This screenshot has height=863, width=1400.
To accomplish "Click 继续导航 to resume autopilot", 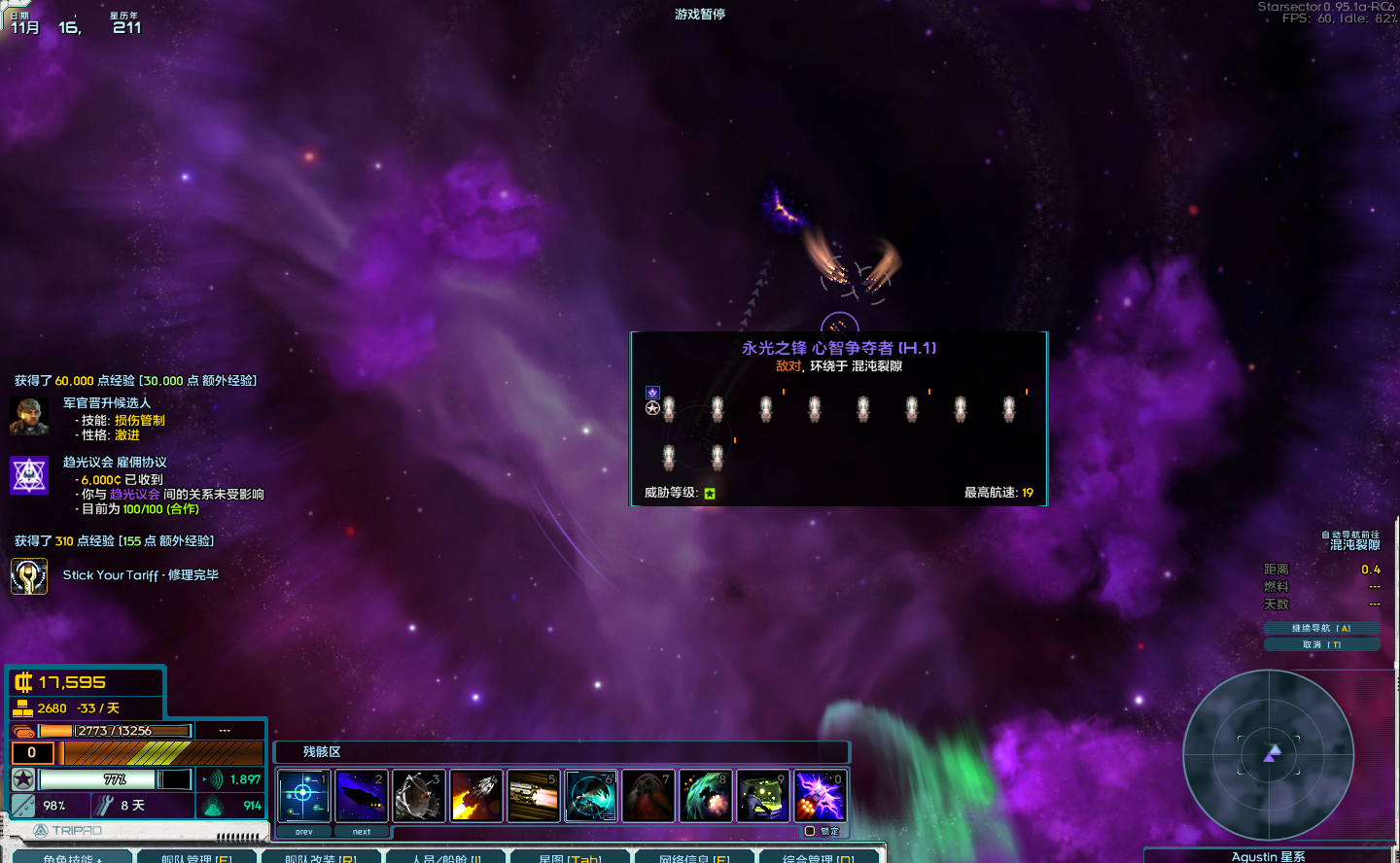I will click(1321, 629).
